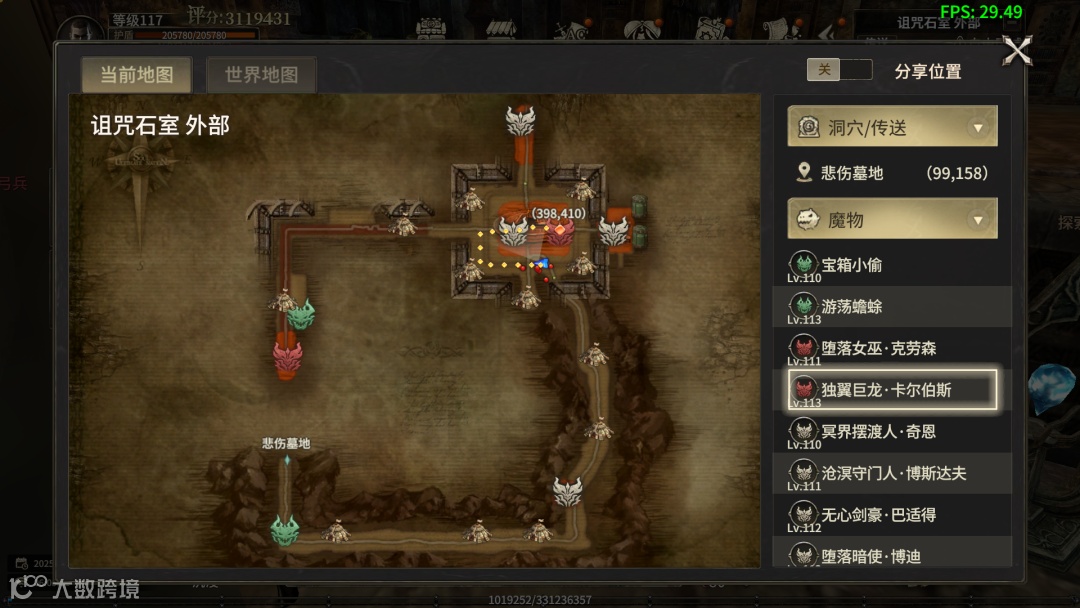1080x608 pixels.
Task: Choose the 悲伤墓地 teleport entry
Action: (892, 173)
